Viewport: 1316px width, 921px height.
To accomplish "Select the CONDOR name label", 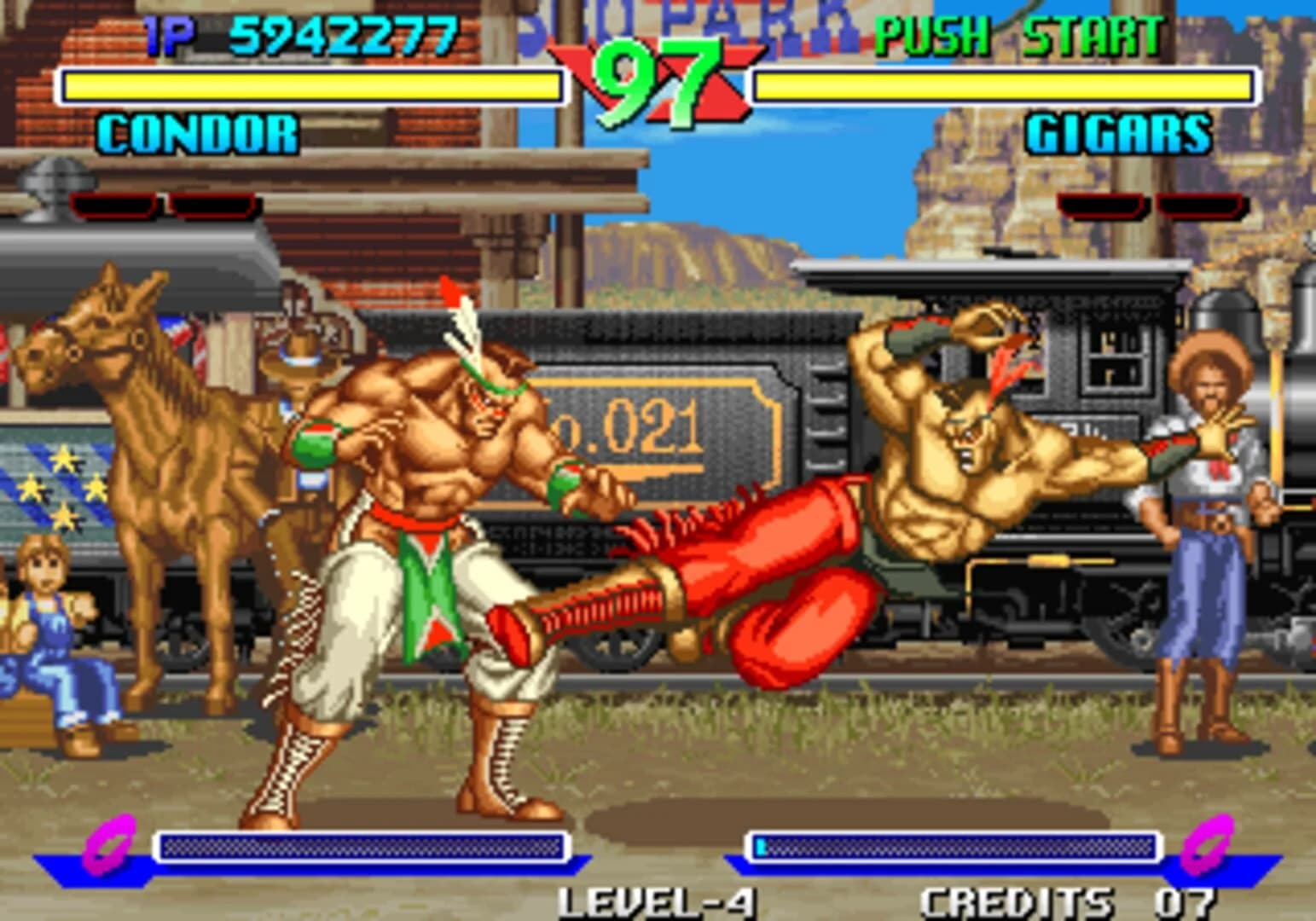I will tap(196, 132).
